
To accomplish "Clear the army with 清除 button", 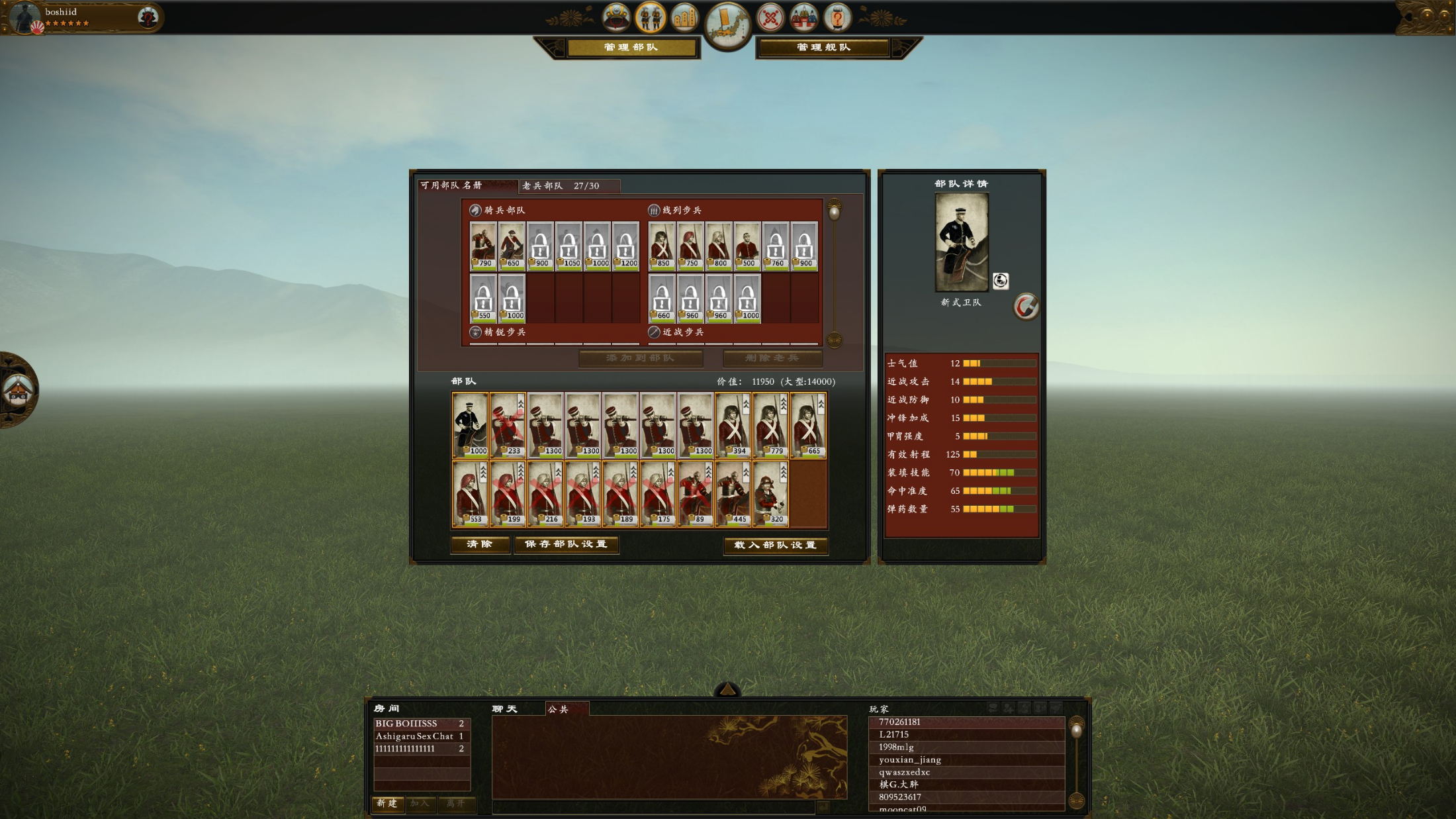I will (480, 544).
